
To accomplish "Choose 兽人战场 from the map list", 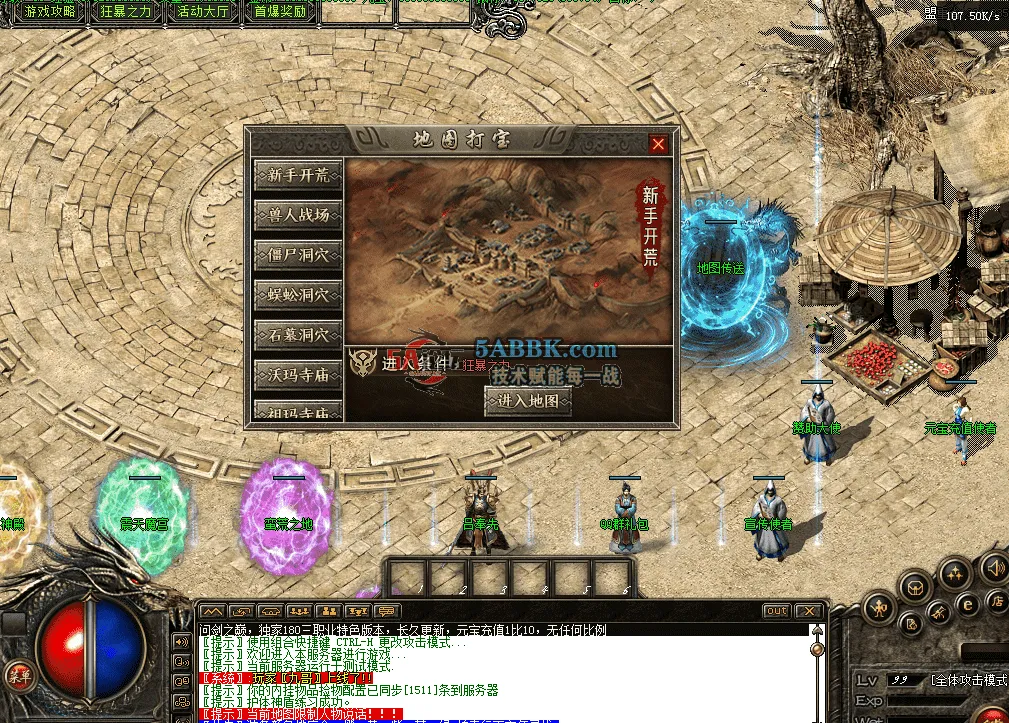I will [298, 214].
